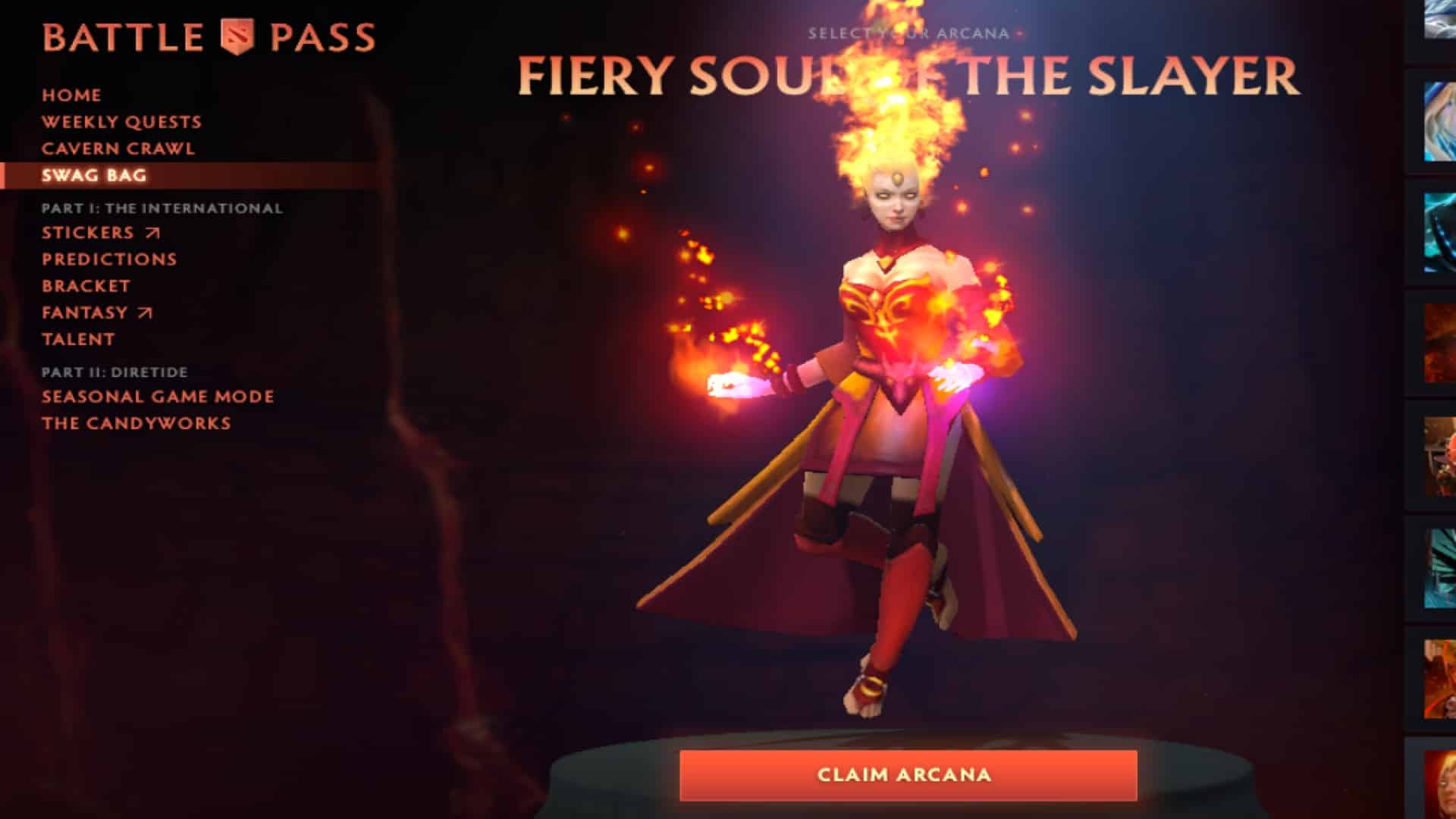Open SEASONAL GAME MODE under Diretide

[x=158, y=396]
